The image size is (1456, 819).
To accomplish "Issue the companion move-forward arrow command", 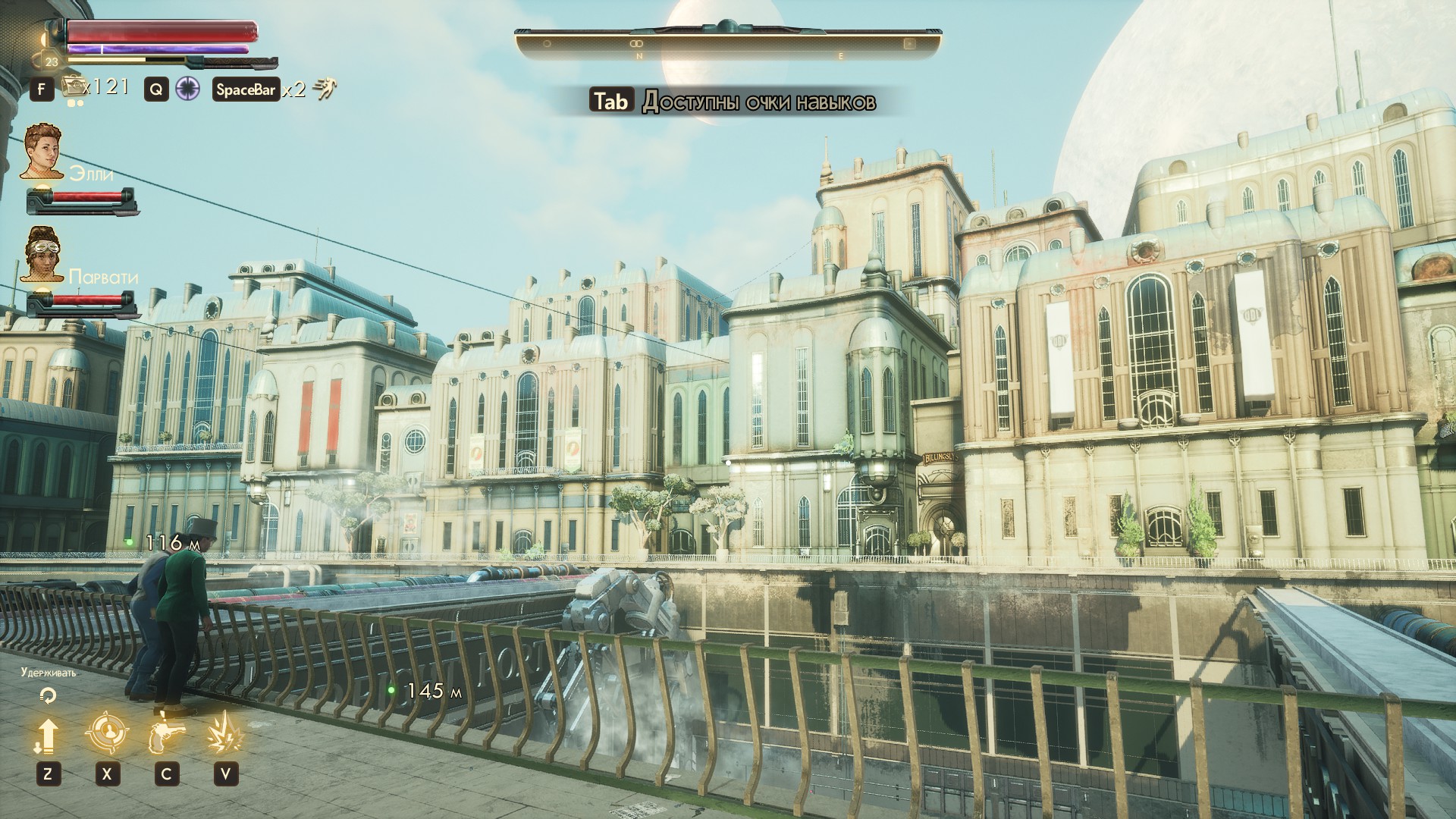I will tap(48, 736).
